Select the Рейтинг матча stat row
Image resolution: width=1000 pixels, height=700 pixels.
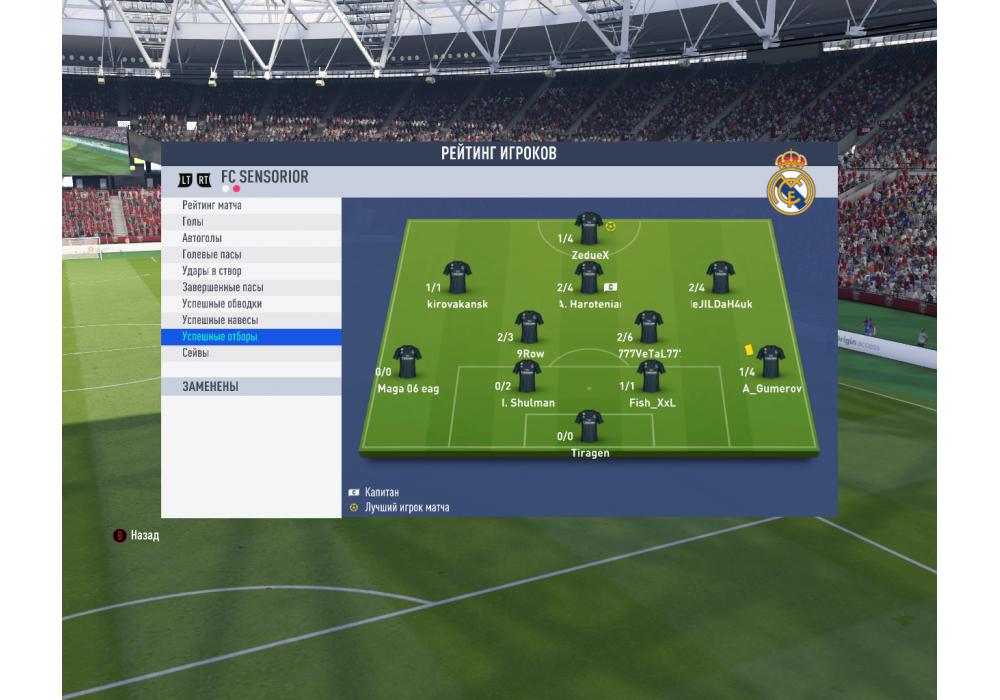212,206
